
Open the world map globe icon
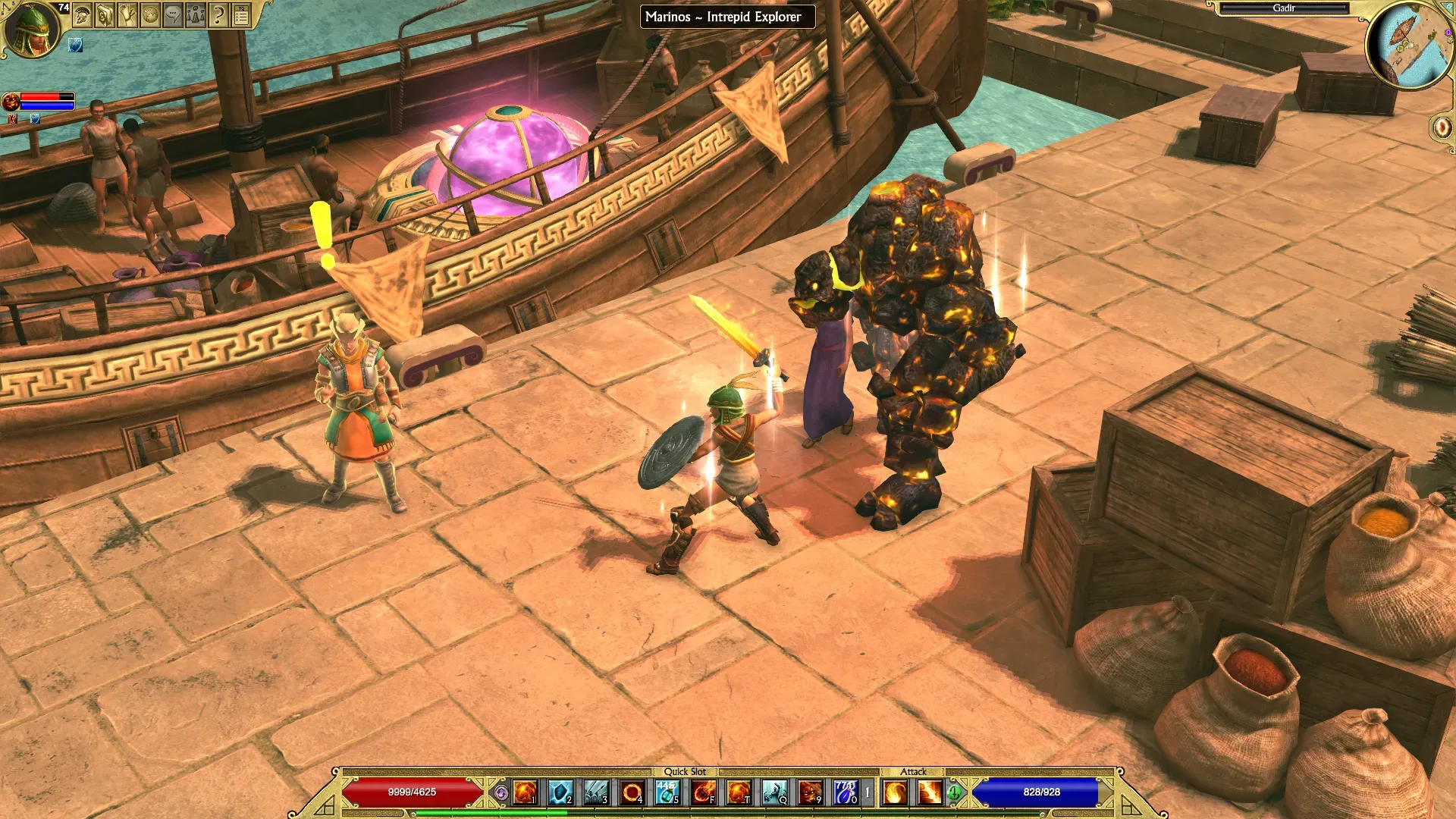tap(150, 14)
